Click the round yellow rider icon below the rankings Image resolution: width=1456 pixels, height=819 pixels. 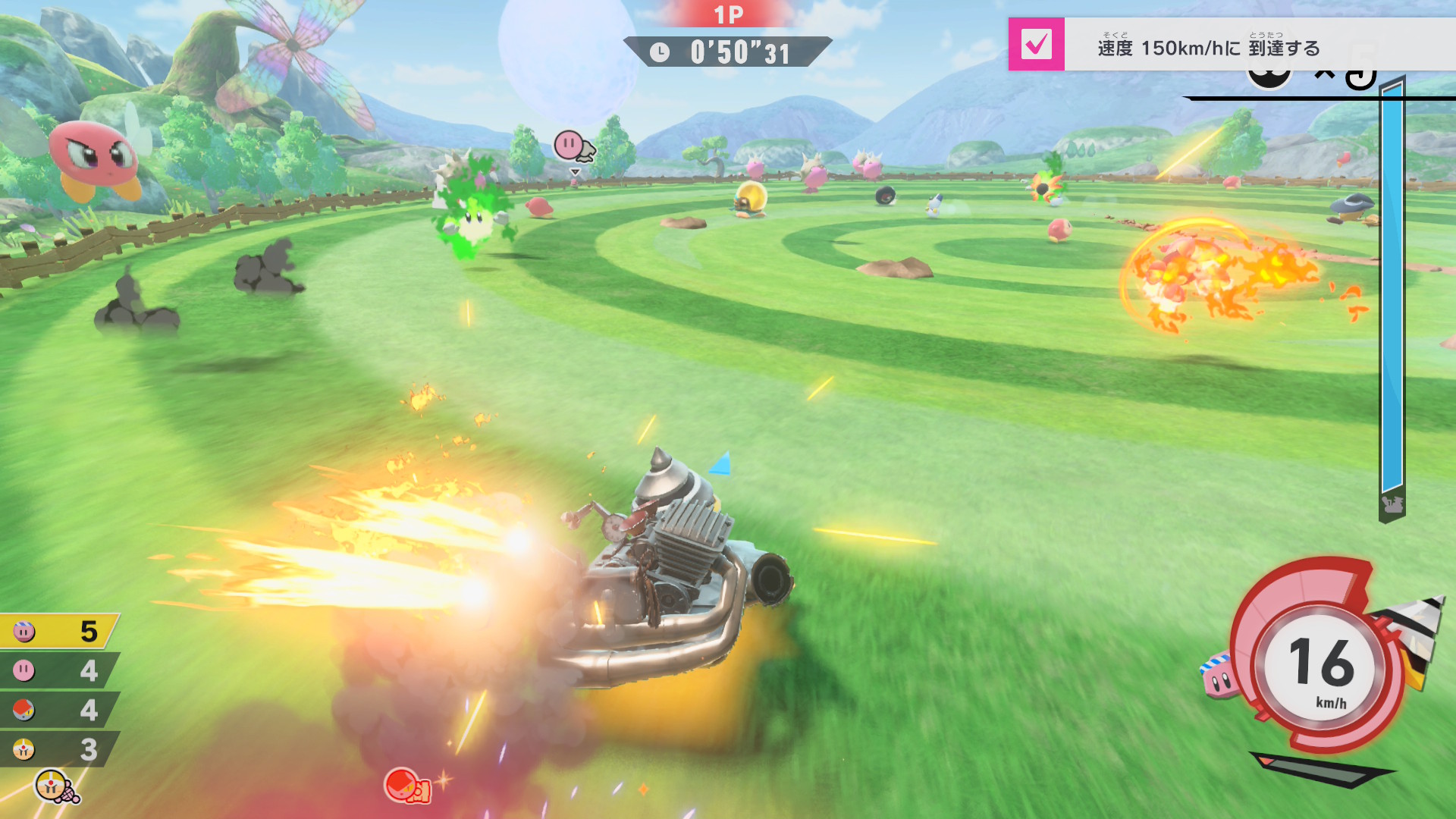(x=53, y=786)
